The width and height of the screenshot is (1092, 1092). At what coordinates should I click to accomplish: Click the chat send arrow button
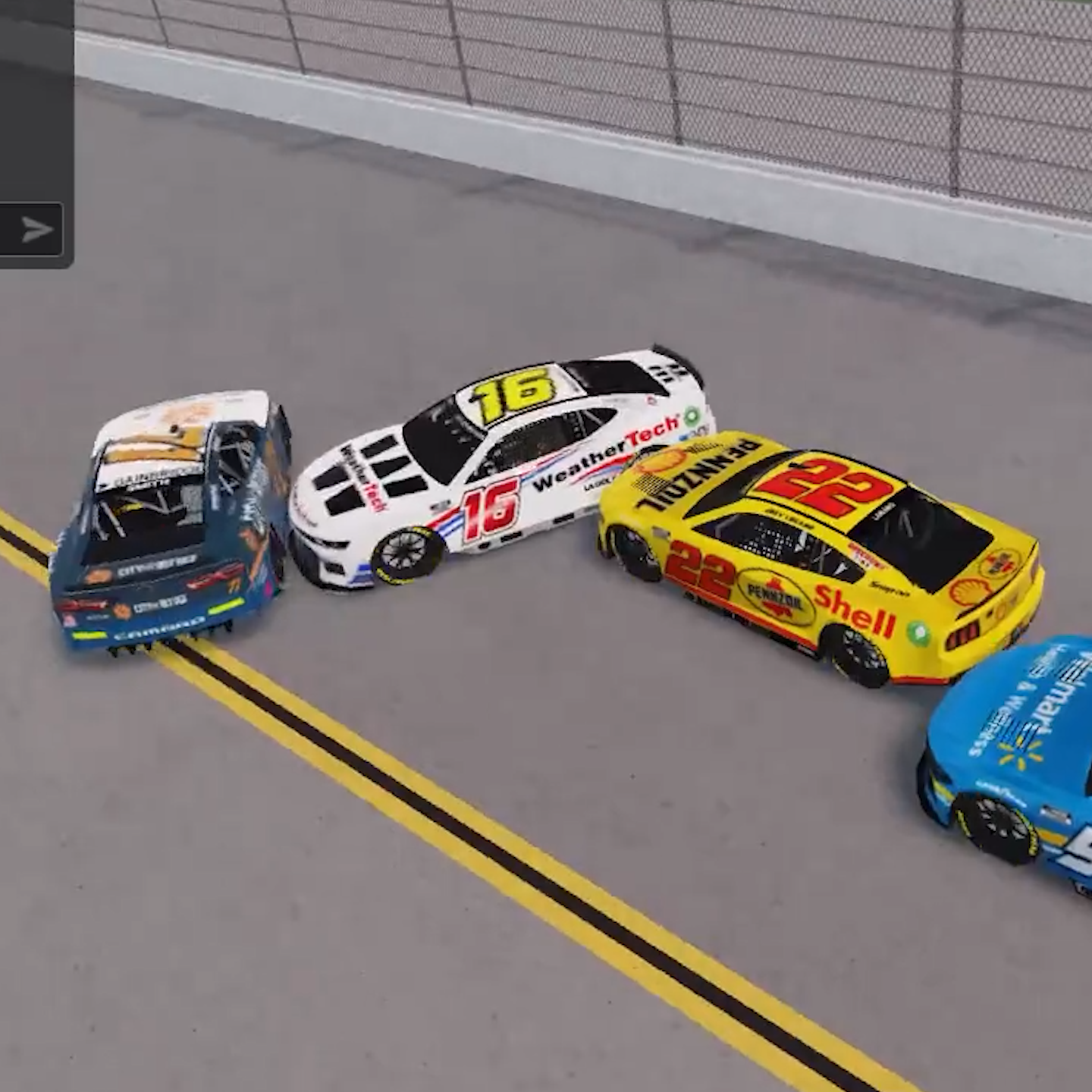point(36,229)
